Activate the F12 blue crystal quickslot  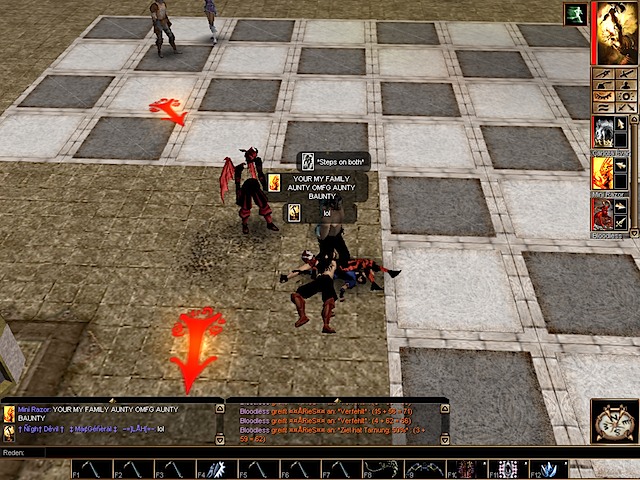547,468
